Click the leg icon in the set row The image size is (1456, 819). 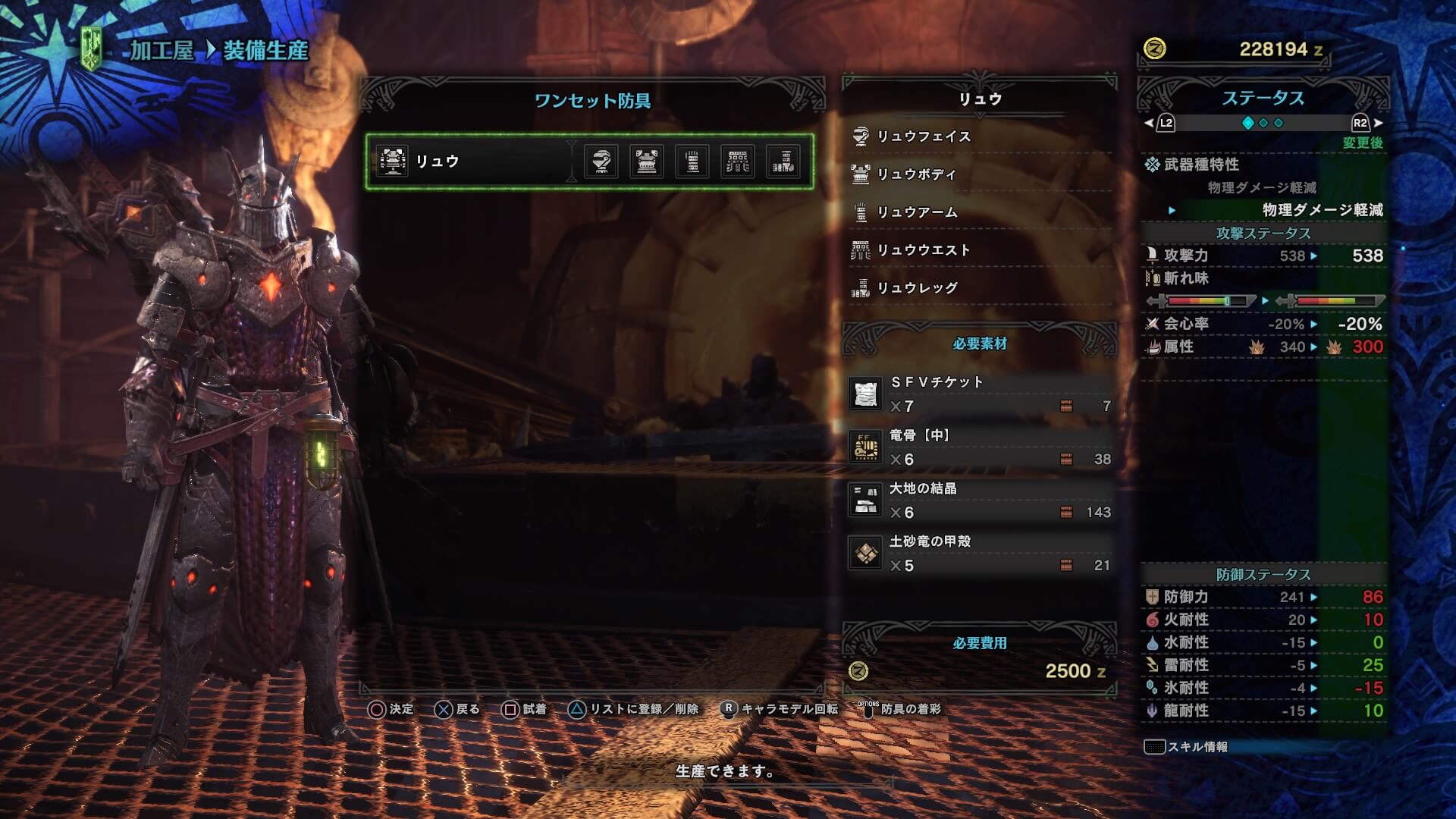(783, 162)
